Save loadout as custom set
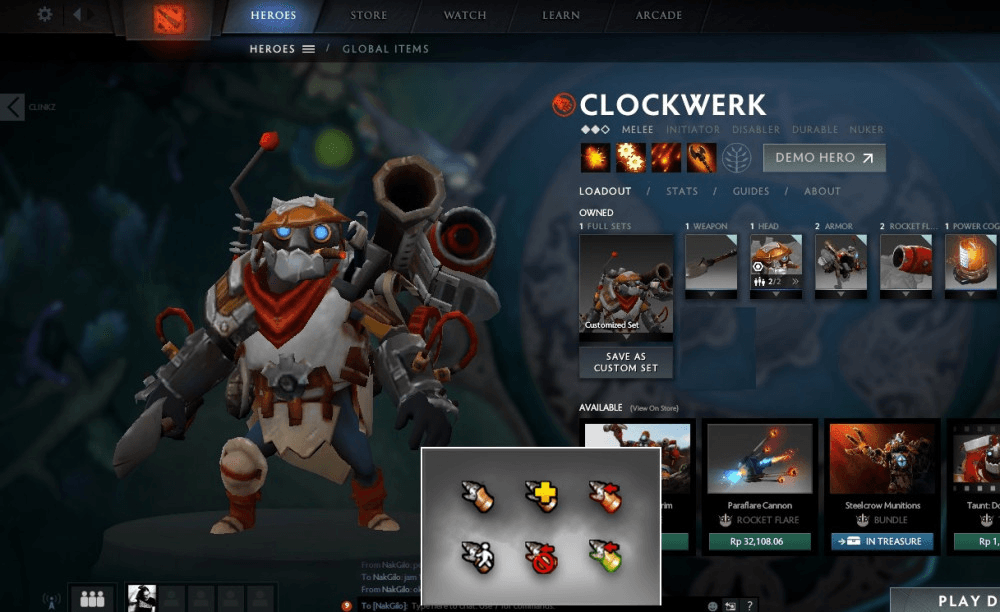 [x=626, y=362]
